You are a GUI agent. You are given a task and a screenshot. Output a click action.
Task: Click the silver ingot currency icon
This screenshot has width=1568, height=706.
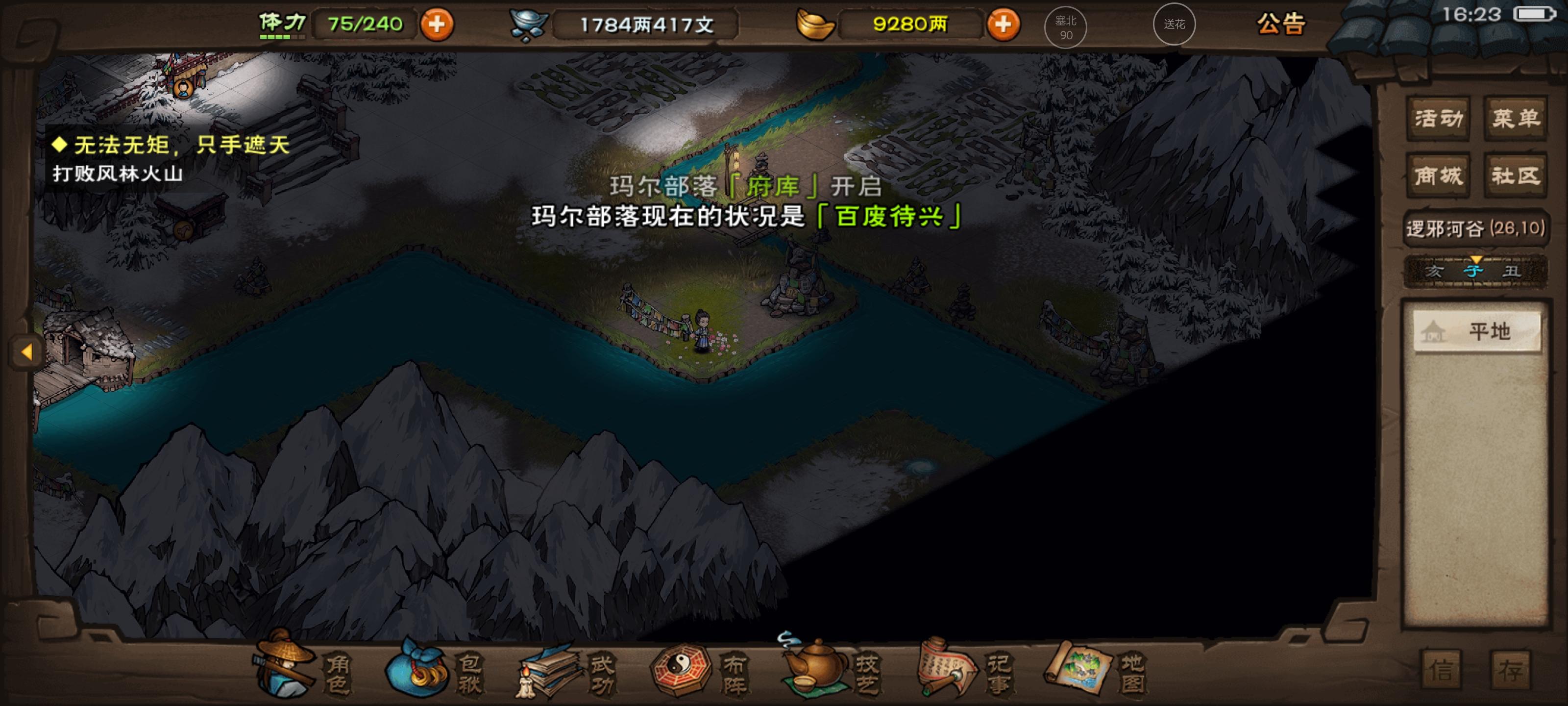click(531, 25)
